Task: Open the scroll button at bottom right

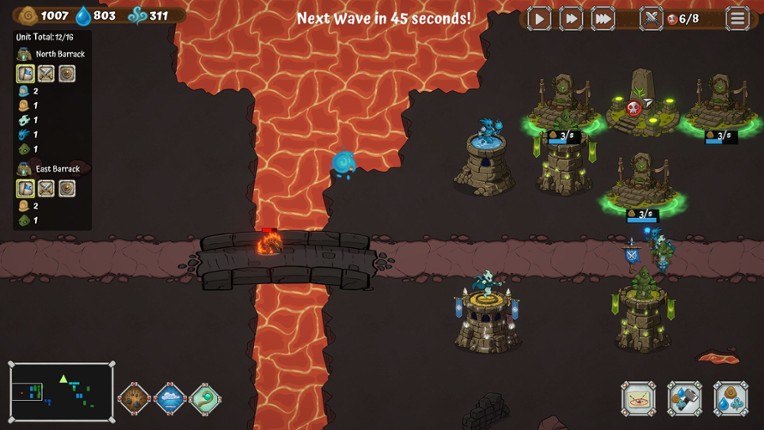Action: click(x=639, y=399)
